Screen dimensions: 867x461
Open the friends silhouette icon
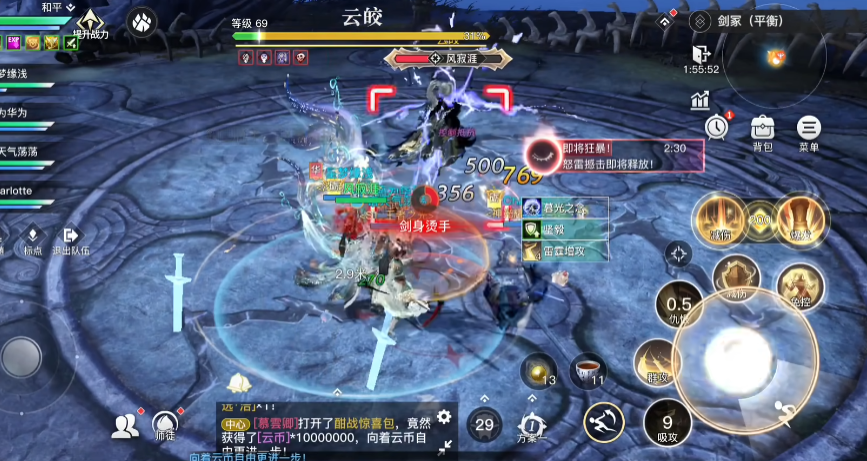click(x=125, y=427)
